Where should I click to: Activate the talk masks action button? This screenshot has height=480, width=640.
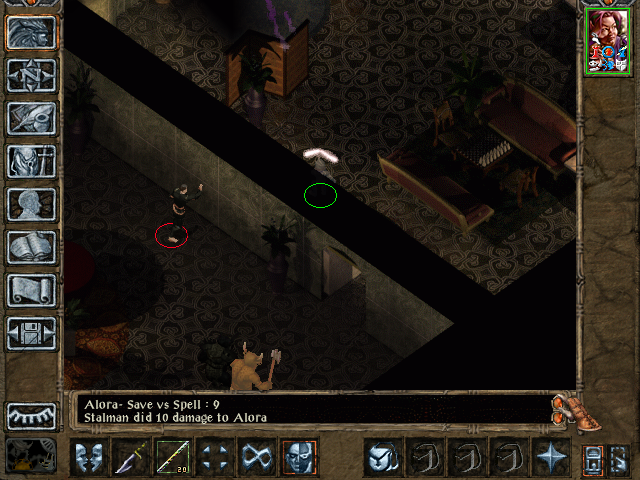90,456
